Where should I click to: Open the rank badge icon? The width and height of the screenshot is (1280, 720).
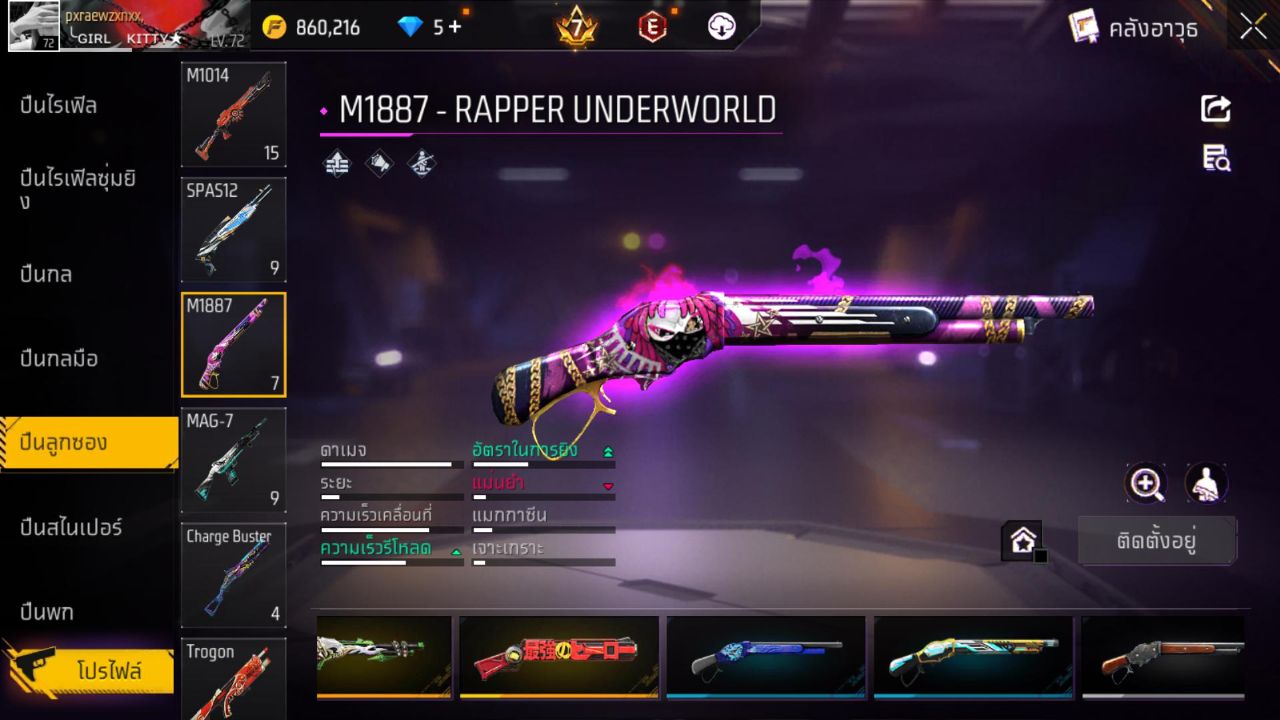575,27
